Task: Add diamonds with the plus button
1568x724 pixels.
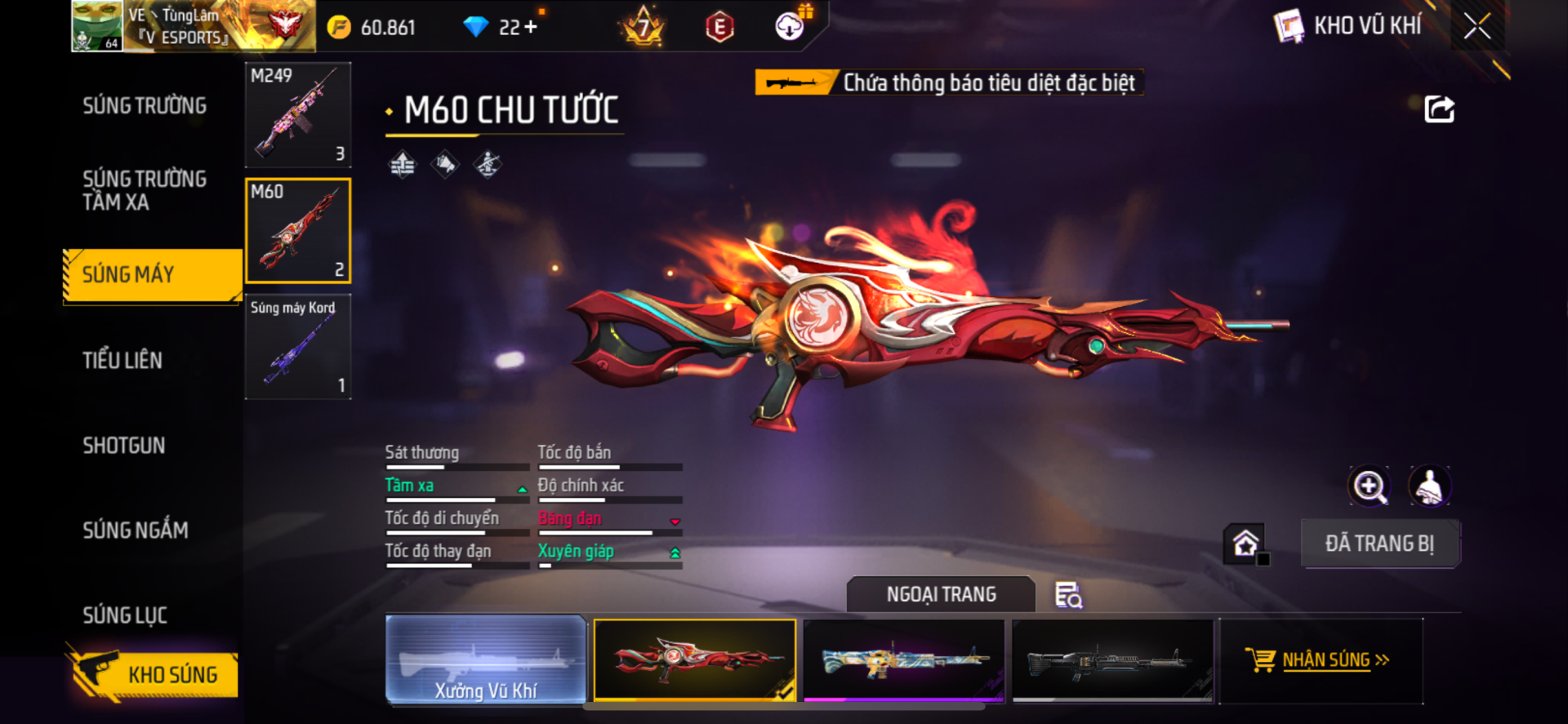Action: [531, 27]
